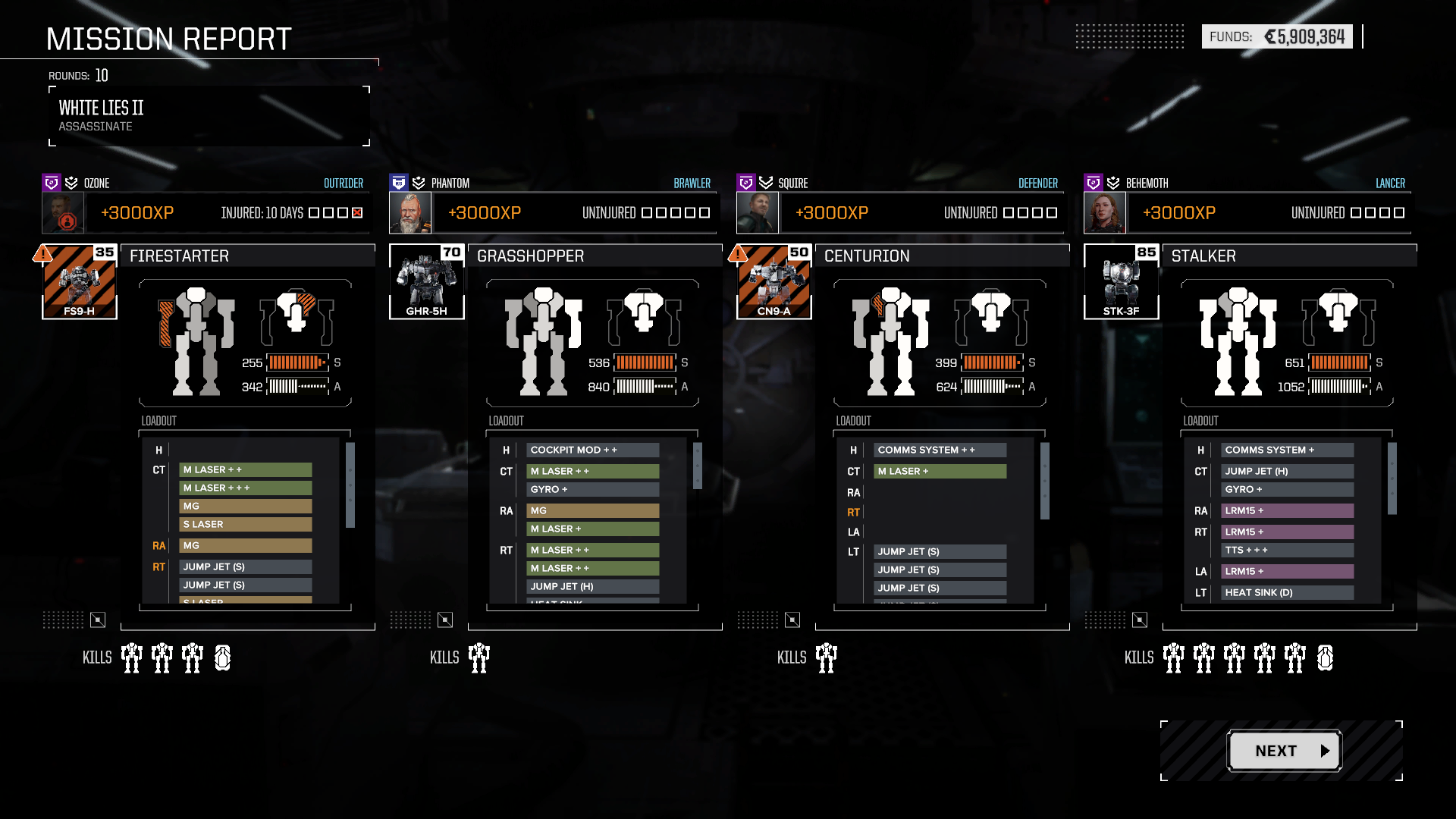Click pilot Phantom's portrait

click(x=410, y=213)
